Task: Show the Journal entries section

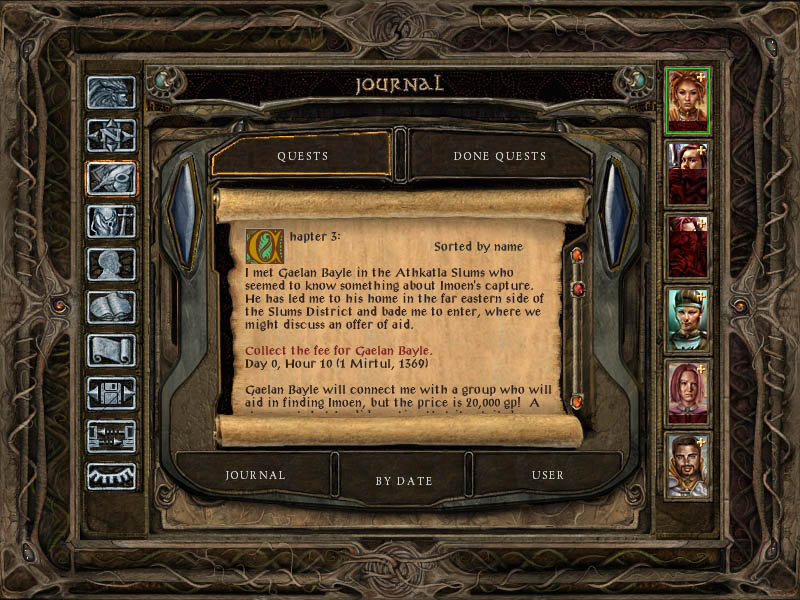Action: (x=255, y=475)
